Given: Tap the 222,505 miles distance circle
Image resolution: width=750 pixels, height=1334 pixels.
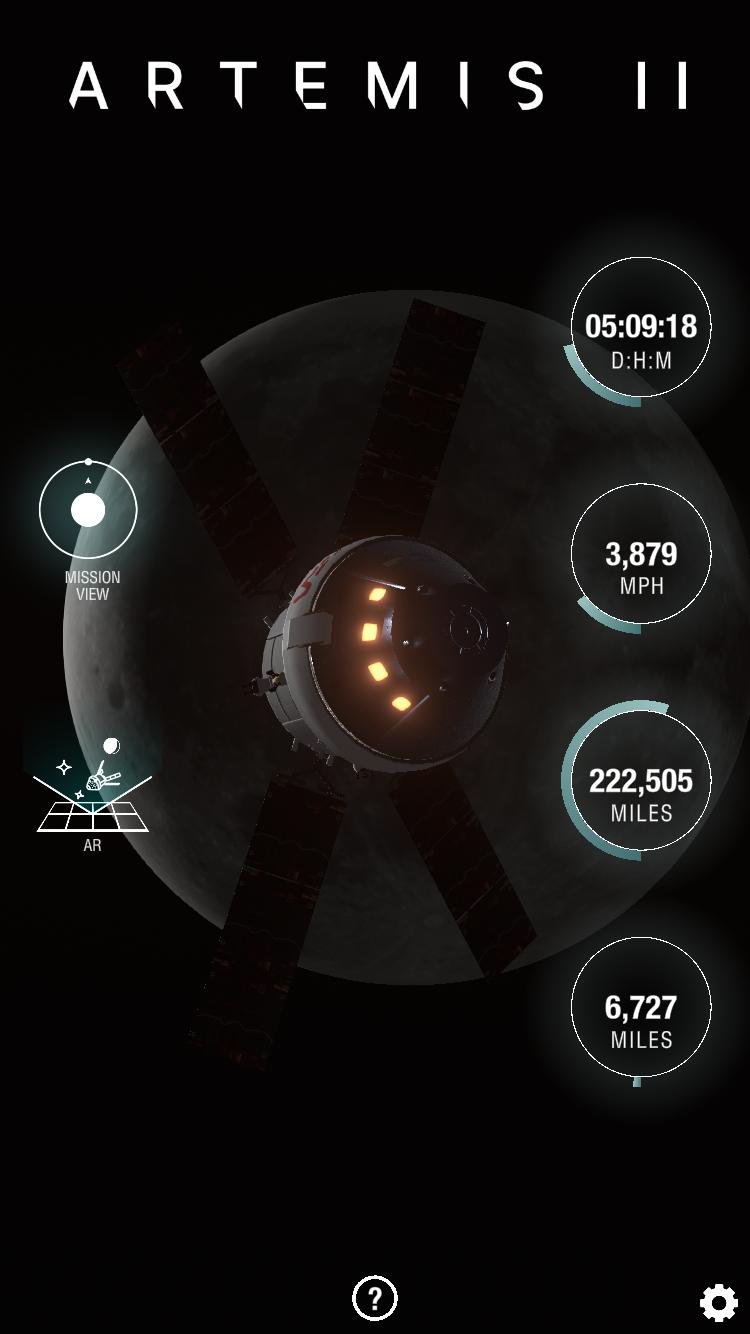Looking at the screenshot, I should [640, 781].
